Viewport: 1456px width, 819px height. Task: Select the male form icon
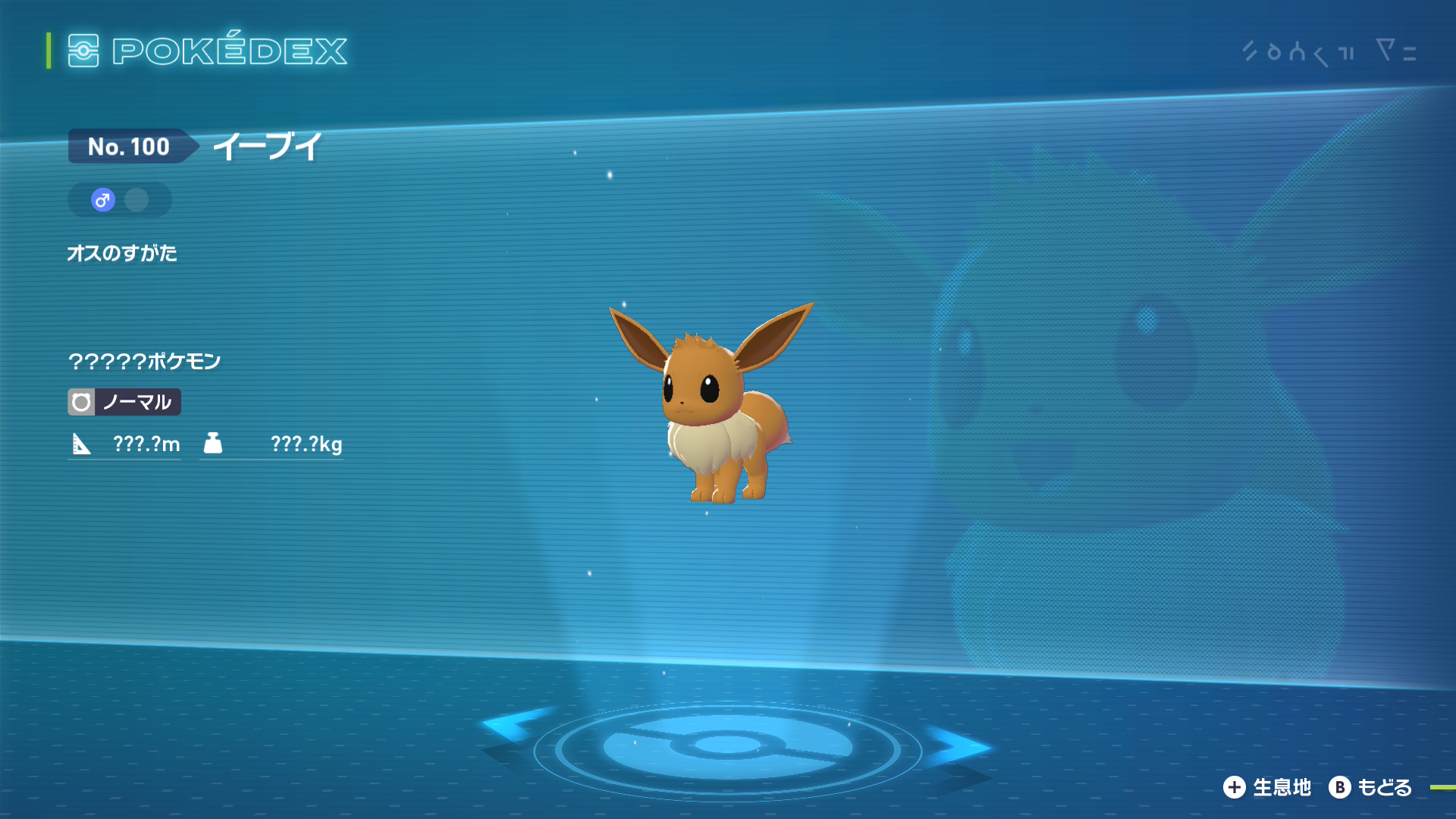[x=103, y=200]
